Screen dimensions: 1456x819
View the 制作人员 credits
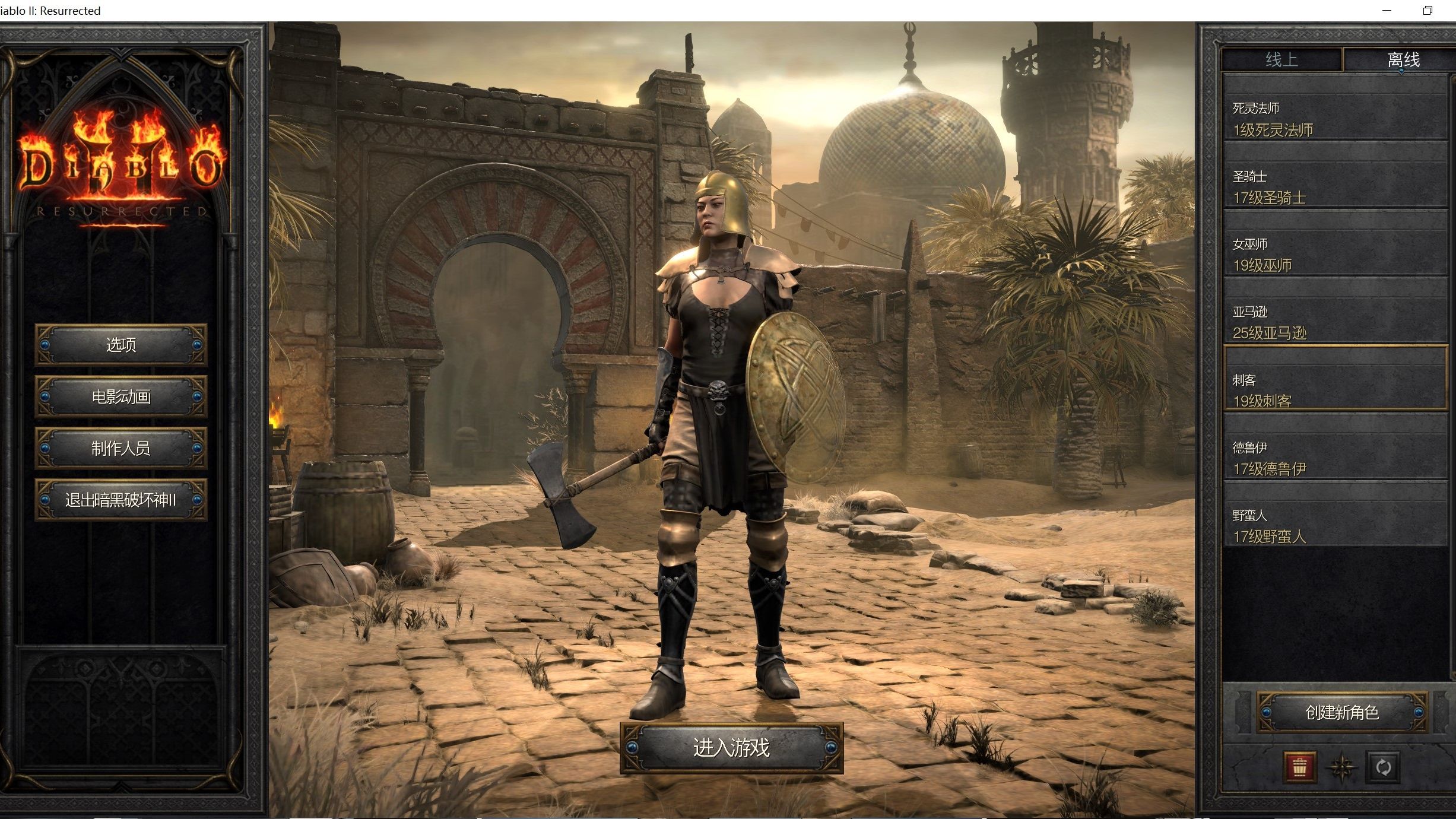(x=121, y=448)
